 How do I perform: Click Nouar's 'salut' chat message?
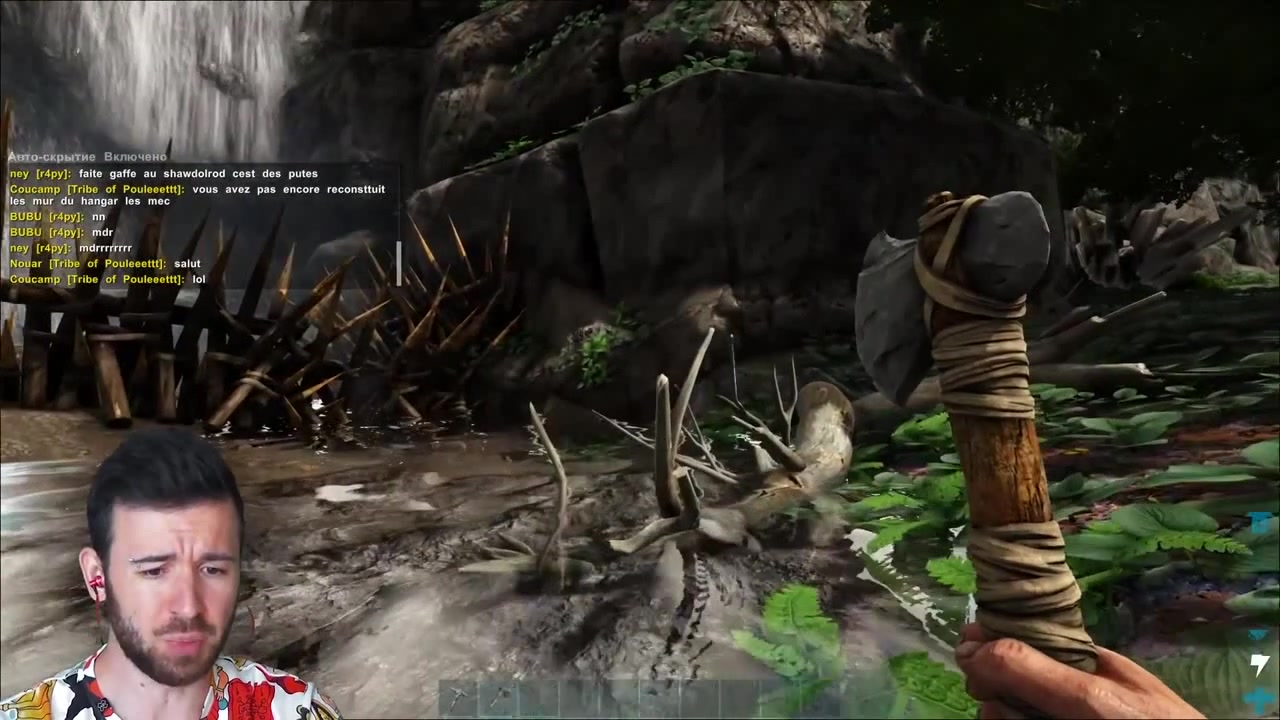point(187,263)
